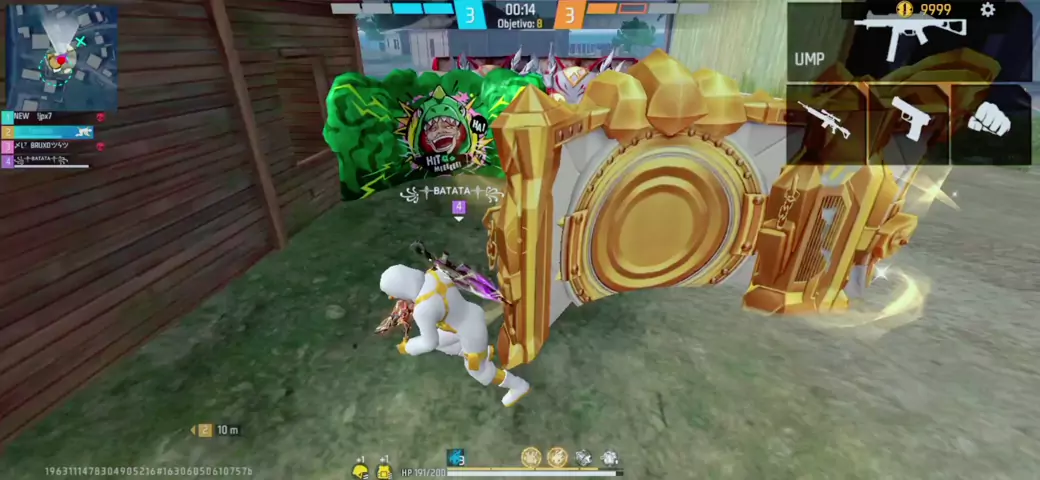Open settings with the gear icon
The height and width of the screenshot is (480, 1040).
[x=988, y=10]
